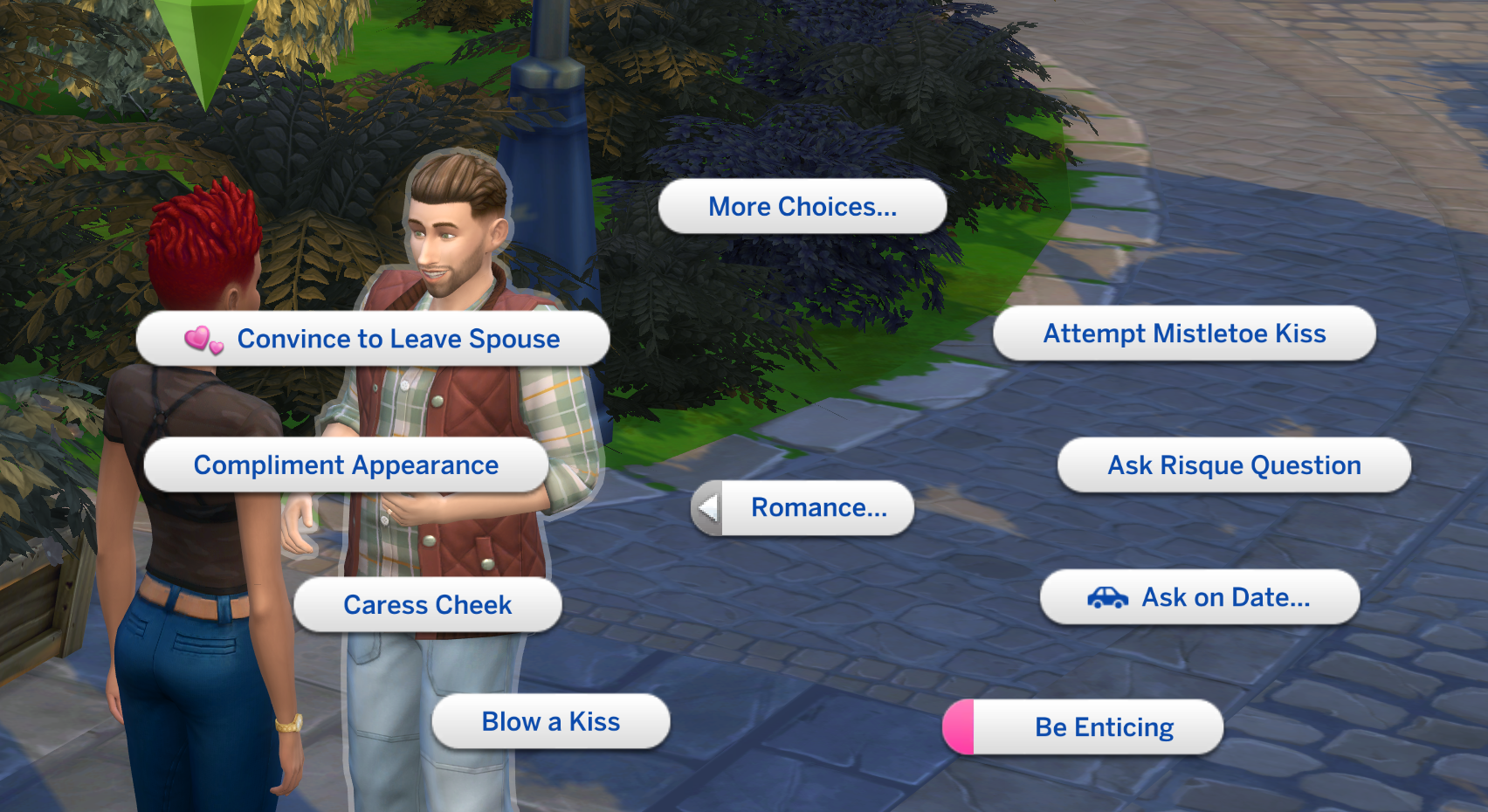
Task: Click the pink marker on Be Enticing
Action: (959, 726)
